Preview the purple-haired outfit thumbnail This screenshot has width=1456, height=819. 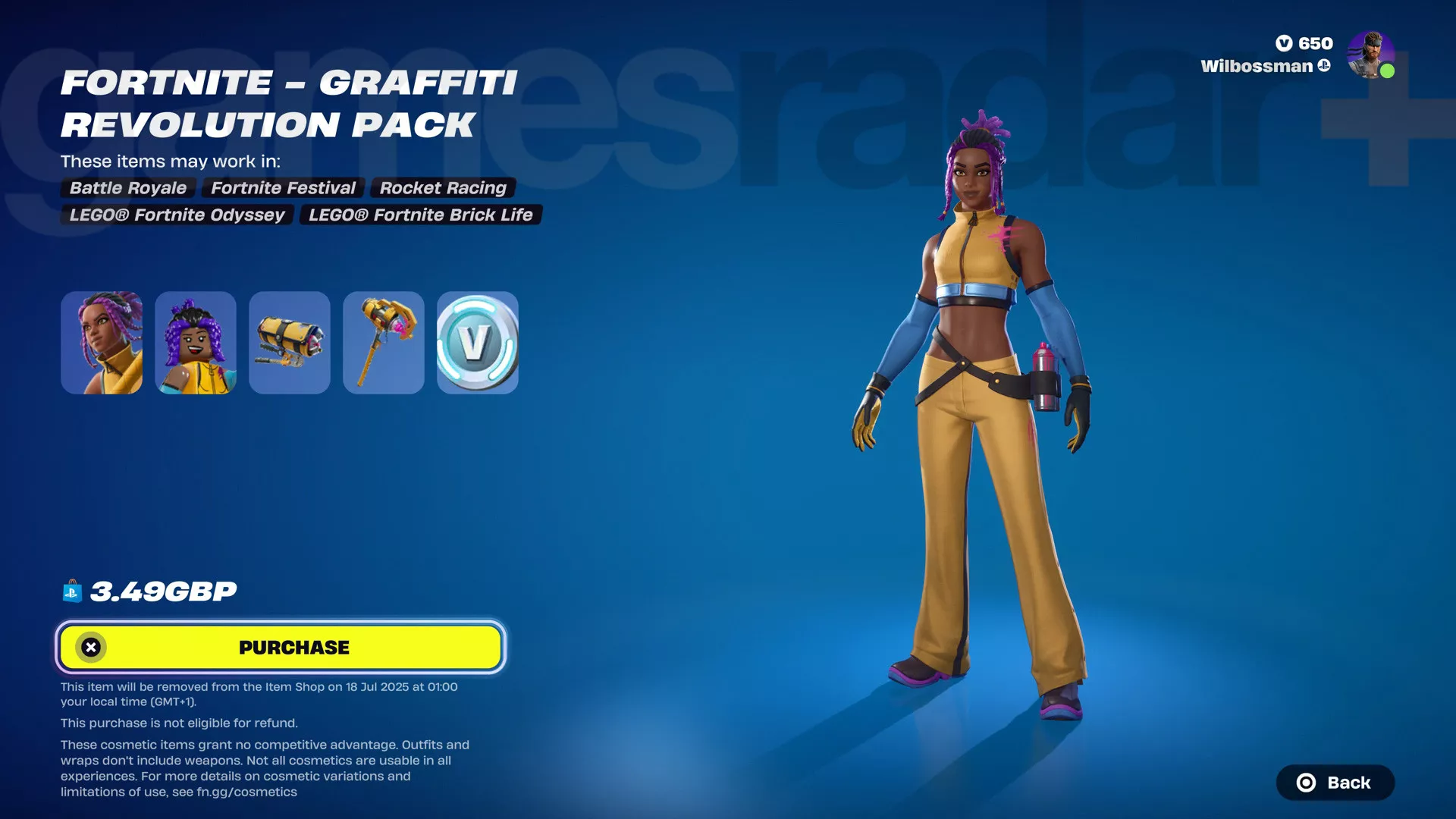click(x=102, y=343)
